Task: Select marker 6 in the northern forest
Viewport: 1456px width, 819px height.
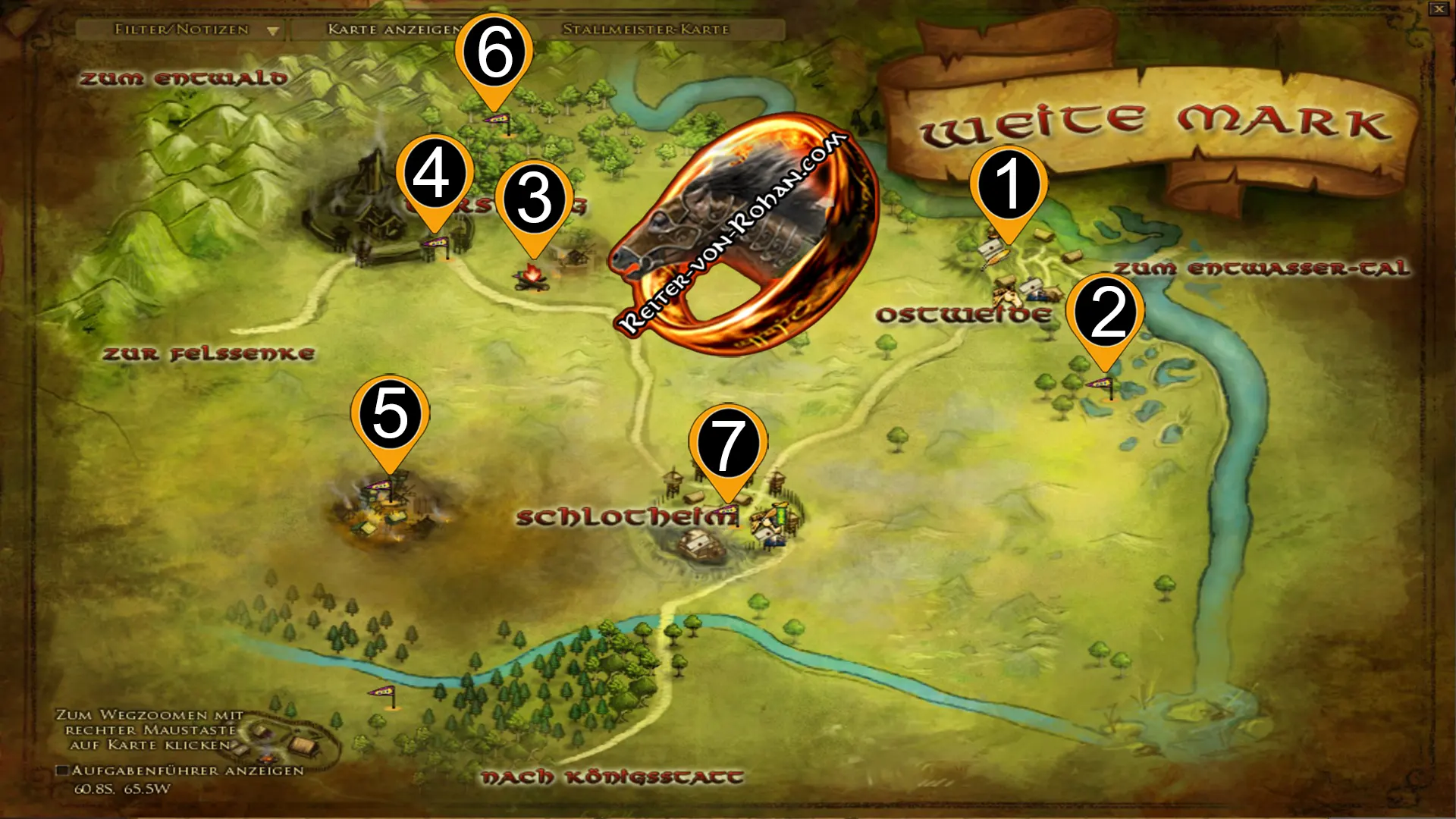Action: pos(494,52)
